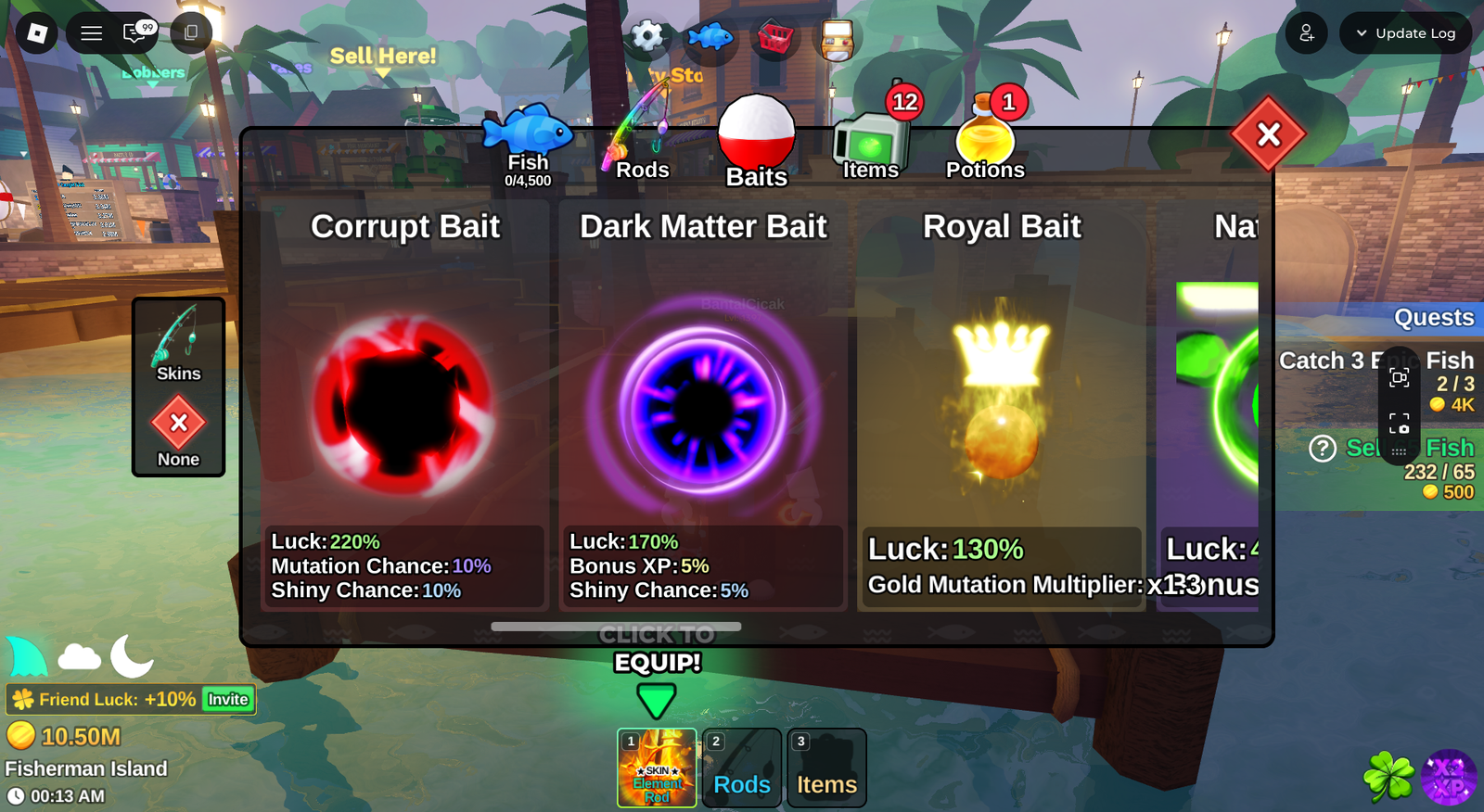Click the green clover luck icon
This screenshot has width=1484, height=812.
coord(1388,777)
